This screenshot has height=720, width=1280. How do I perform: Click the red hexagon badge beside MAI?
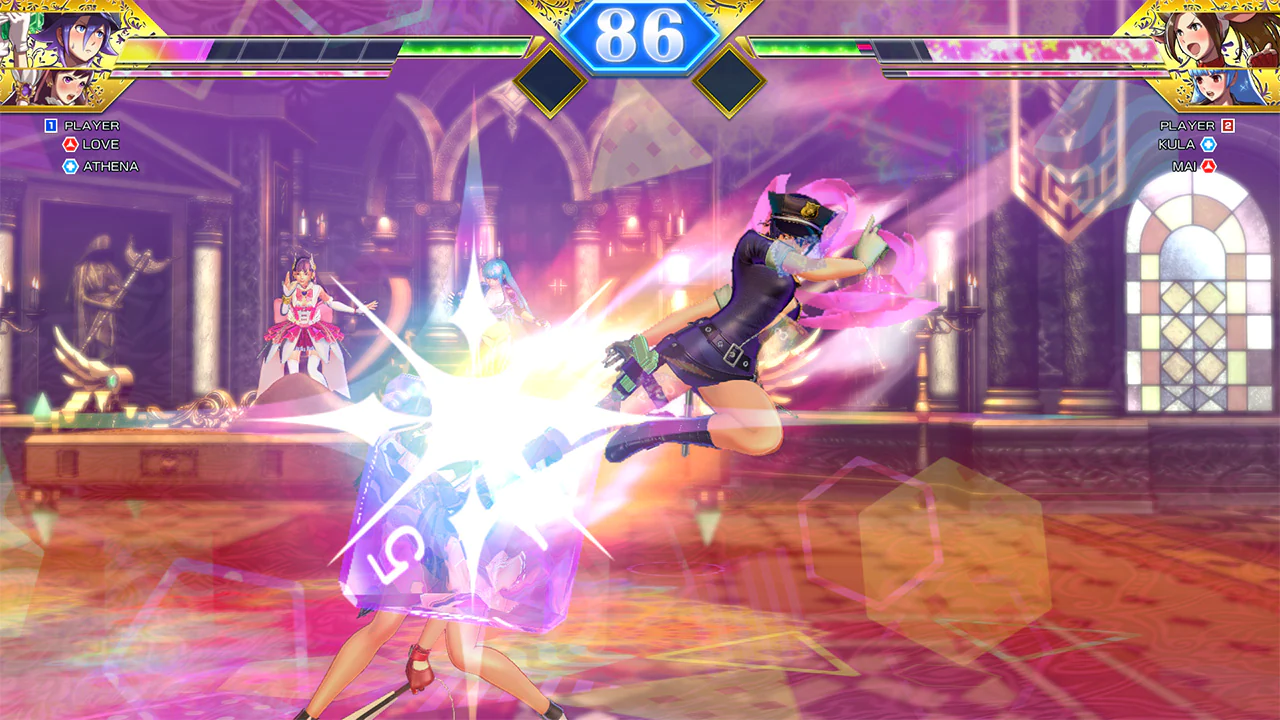(1209, 166)
